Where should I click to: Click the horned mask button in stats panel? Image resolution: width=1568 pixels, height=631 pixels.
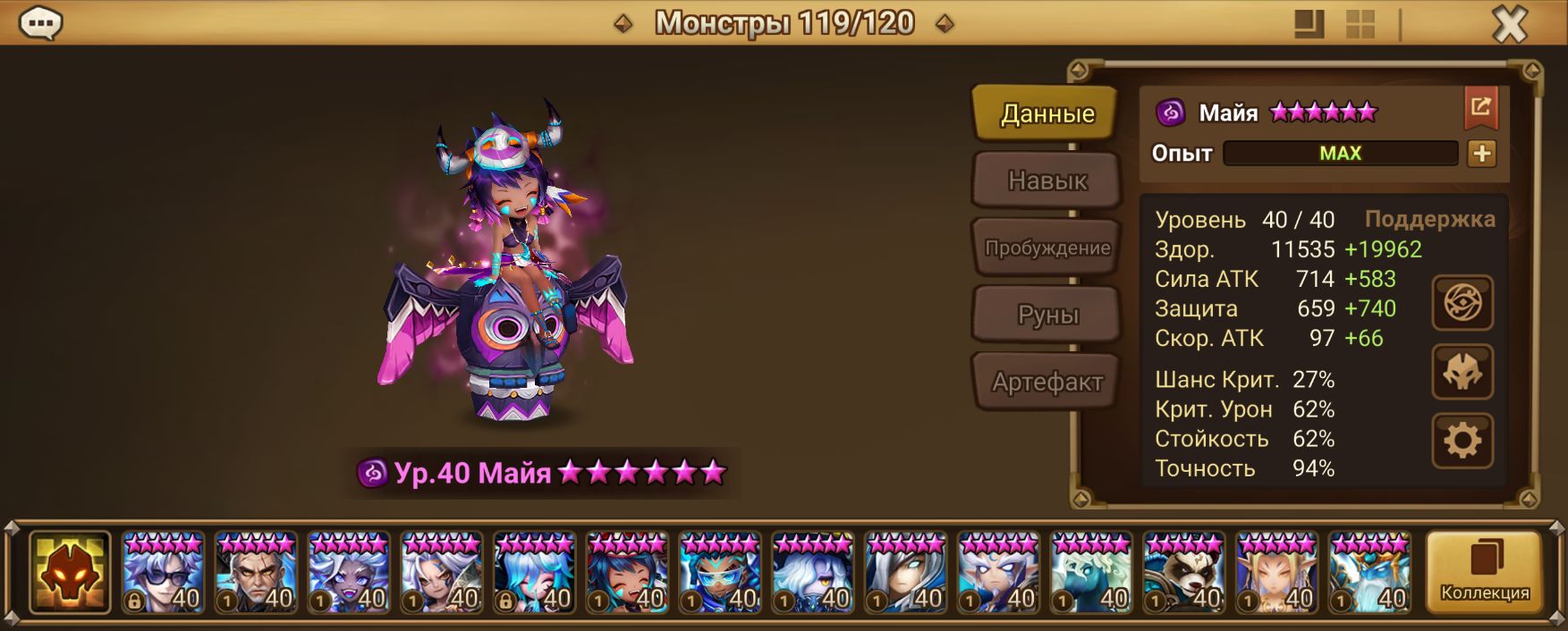[1462, 372]
